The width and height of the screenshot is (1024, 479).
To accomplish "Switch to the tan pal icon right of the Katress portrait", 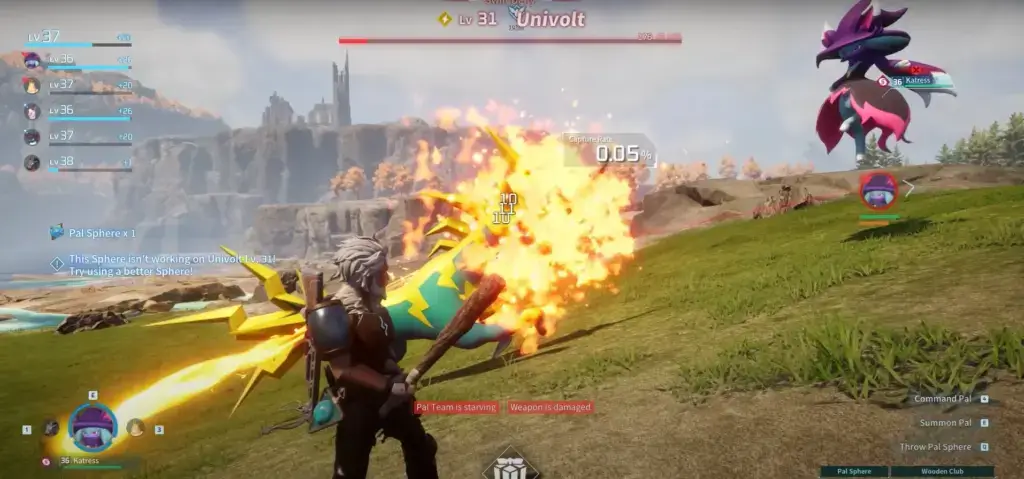I will (x=134, y=428).
